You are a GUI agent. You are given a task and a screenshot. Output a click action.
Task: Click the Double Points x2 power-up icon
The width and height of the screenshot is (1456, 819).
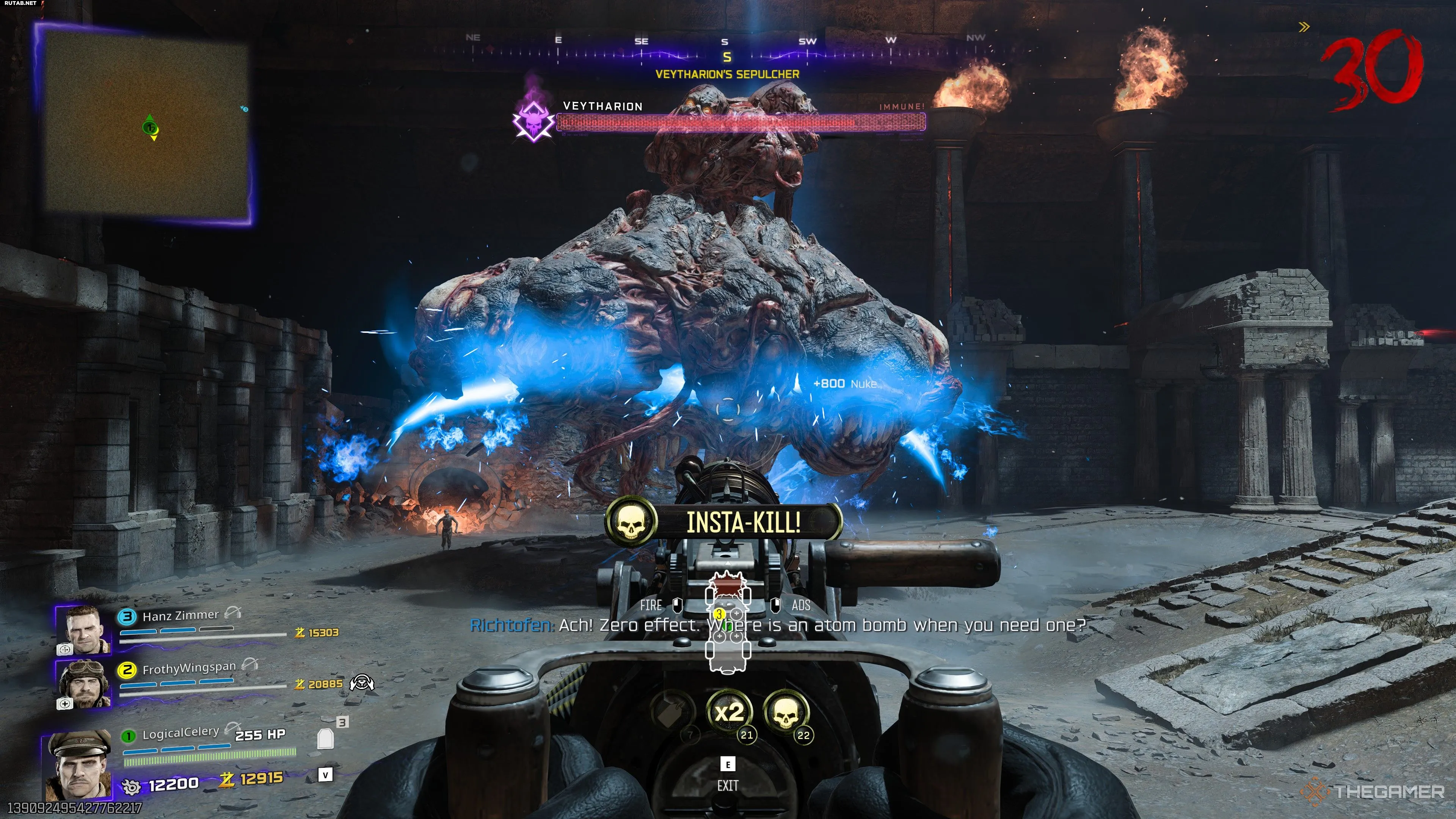[729, 712]
